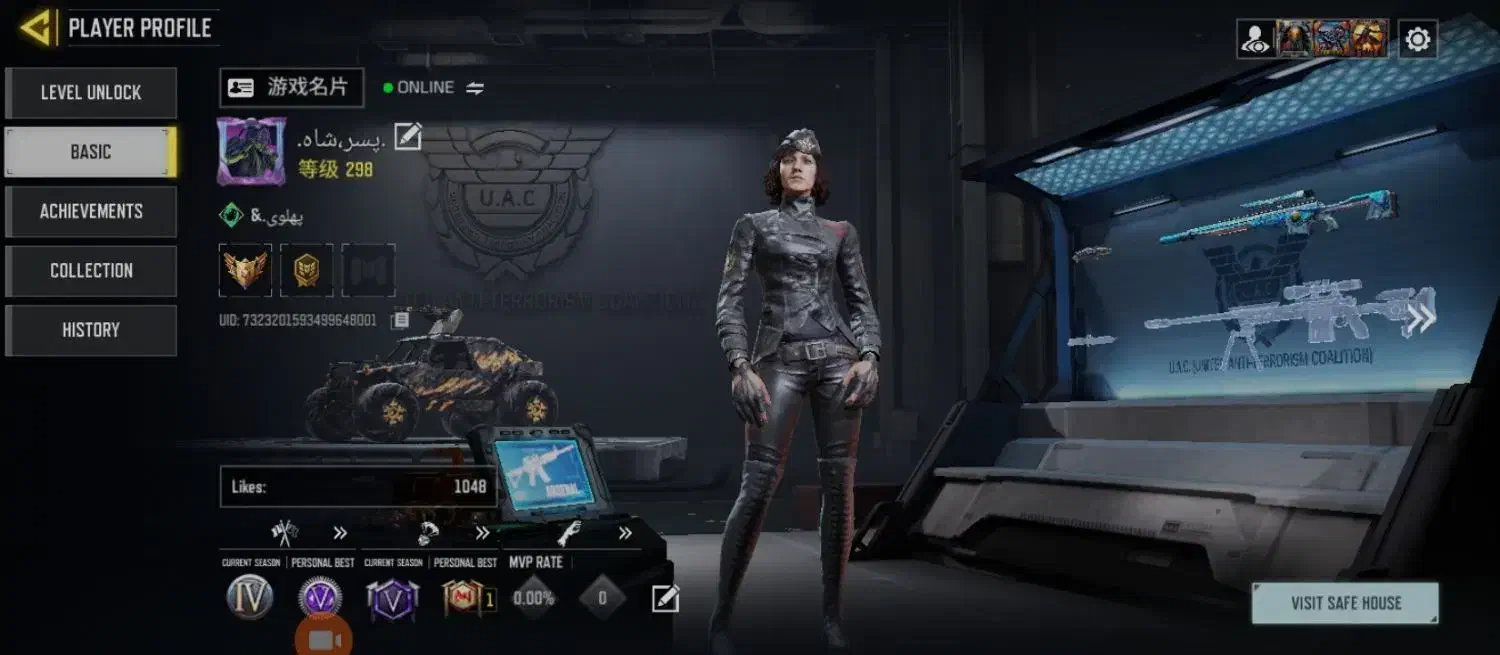Open the Level Unlock tab
The width and height of the screenshot is (1500, 655).
coord(91,93)
